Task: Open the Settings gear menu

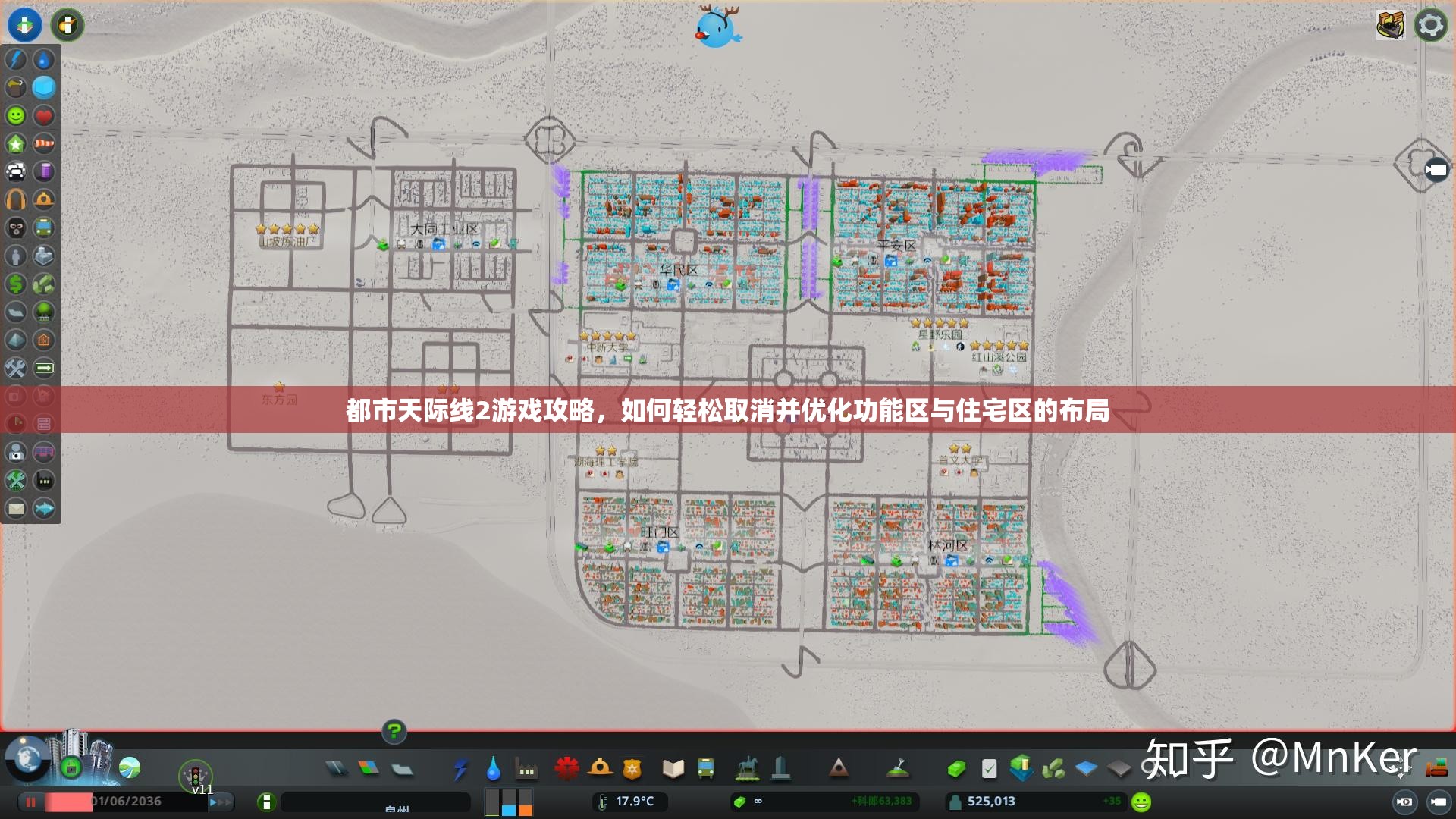Action: click(x=1430, y=25)
